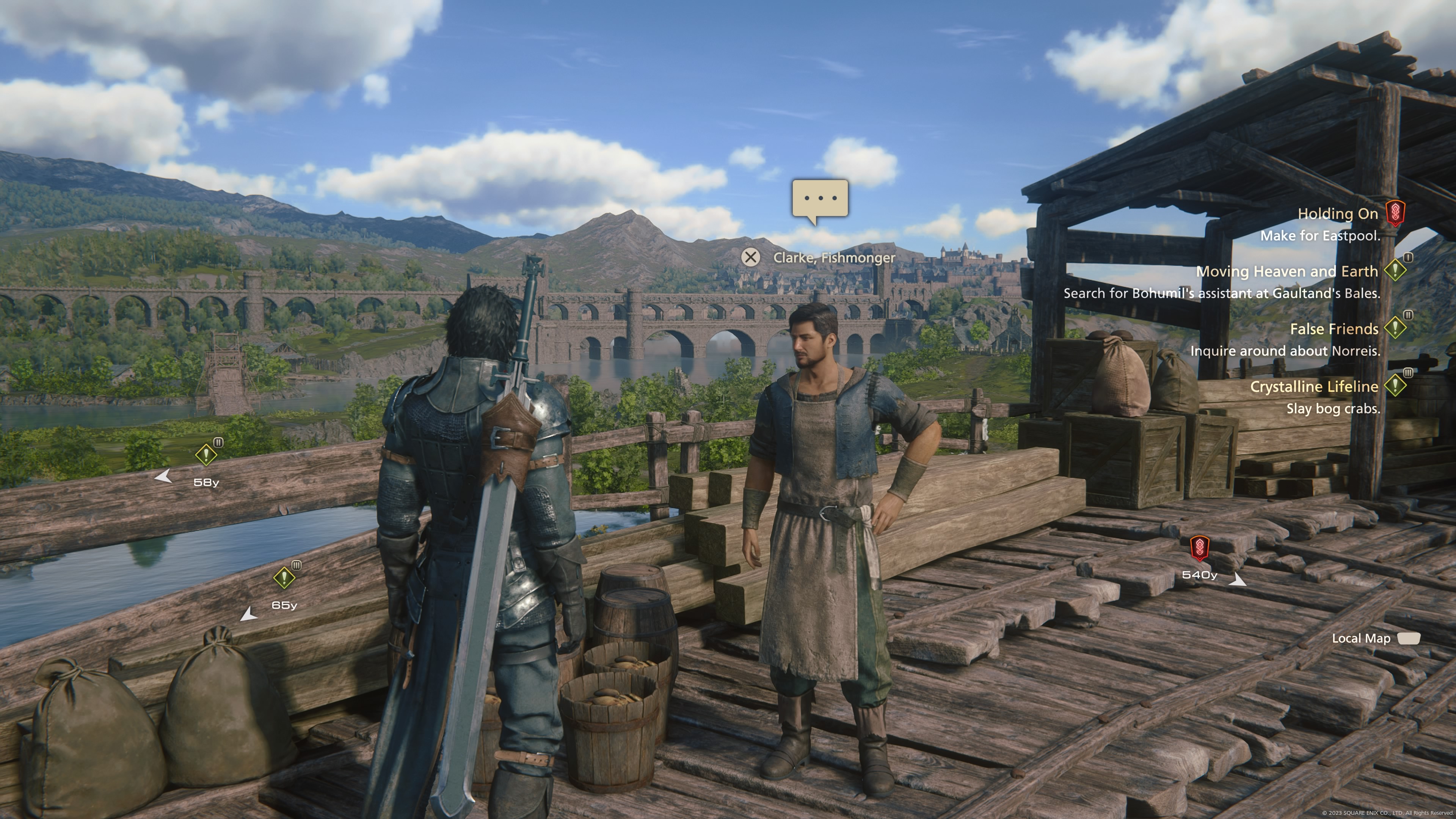Choose the False Friends side quest entry
Screen dimensions: 1456x819
click(x=1334, y=329)
